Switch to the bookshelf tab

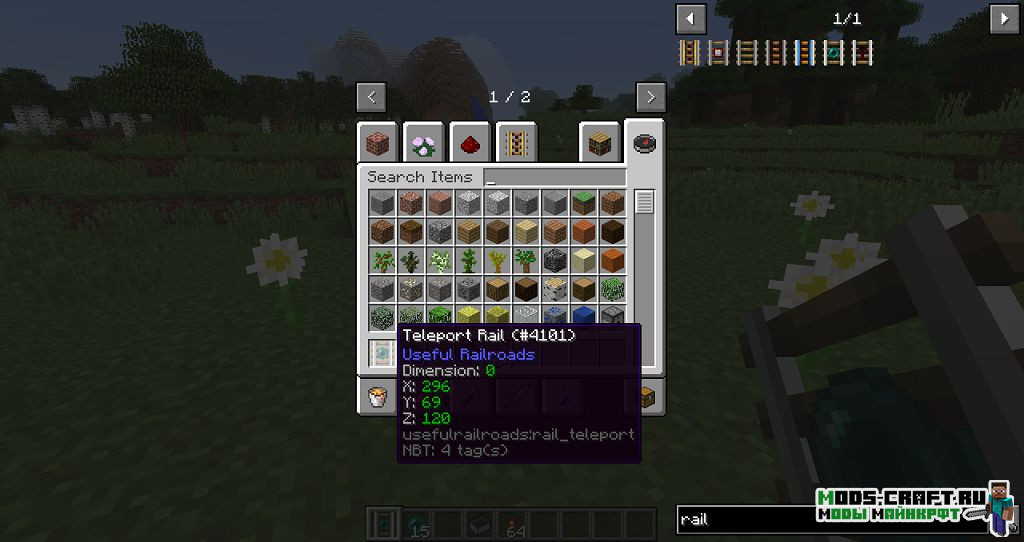click(x=599, y=144)
